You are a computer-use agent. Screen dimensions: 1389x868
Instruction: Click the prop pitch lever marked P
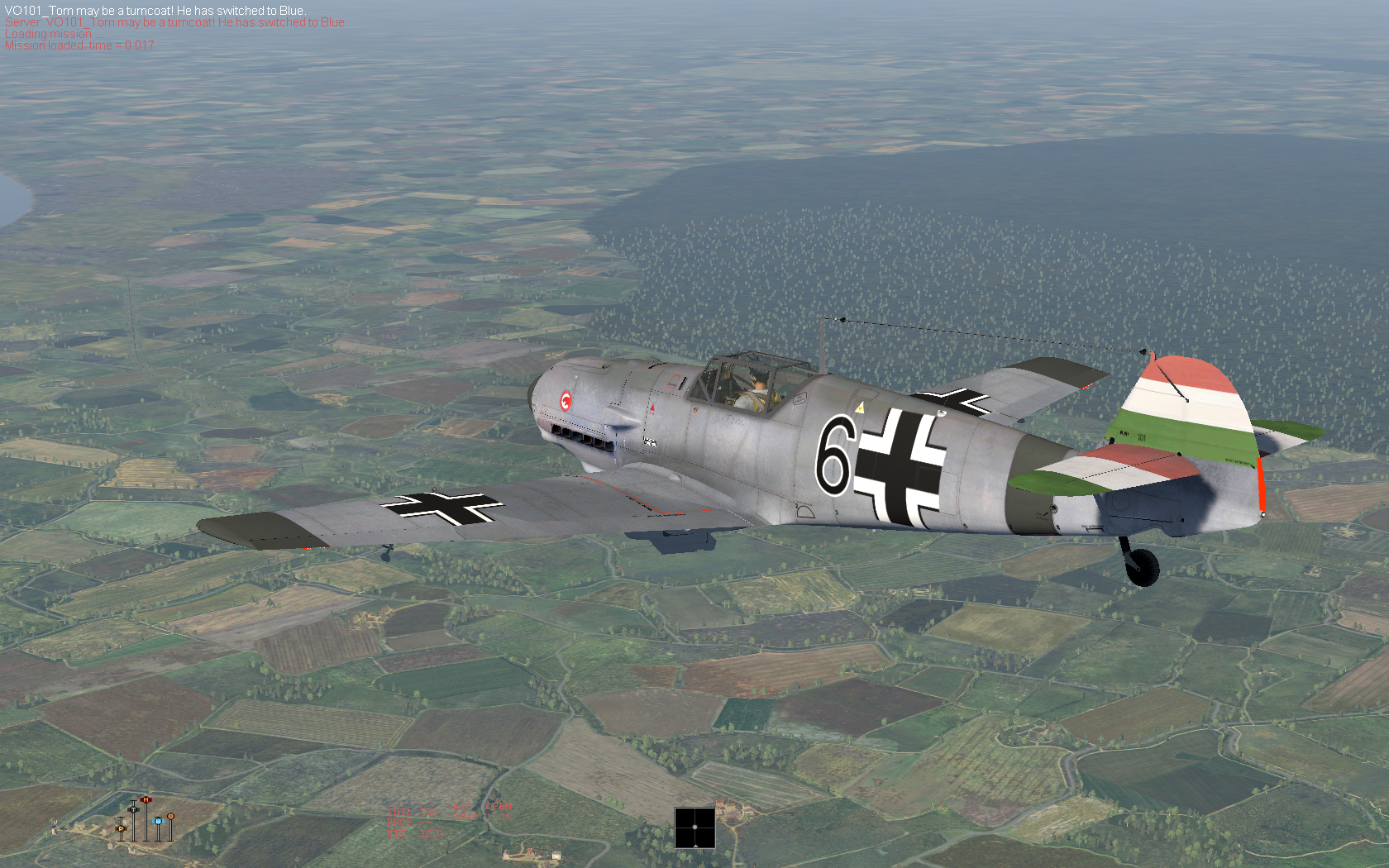click(121, 827)
